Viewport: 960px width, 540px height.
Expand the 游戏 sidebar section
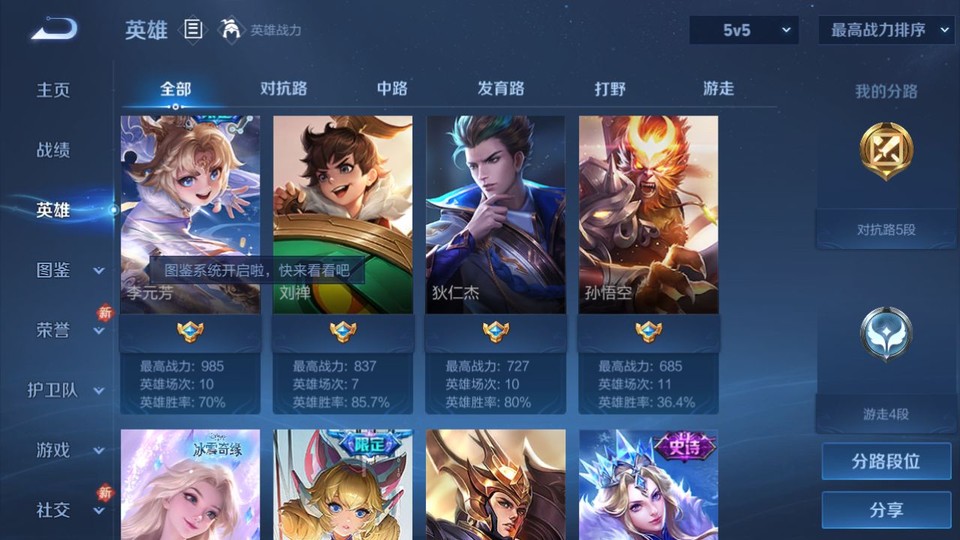68,450
